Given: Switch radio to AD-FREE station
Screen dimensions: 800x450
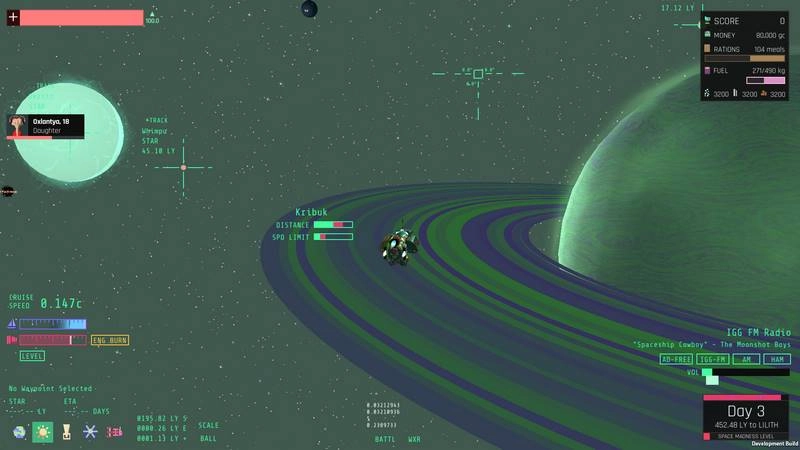Looking at the screenshot, I should pos(677,359).
